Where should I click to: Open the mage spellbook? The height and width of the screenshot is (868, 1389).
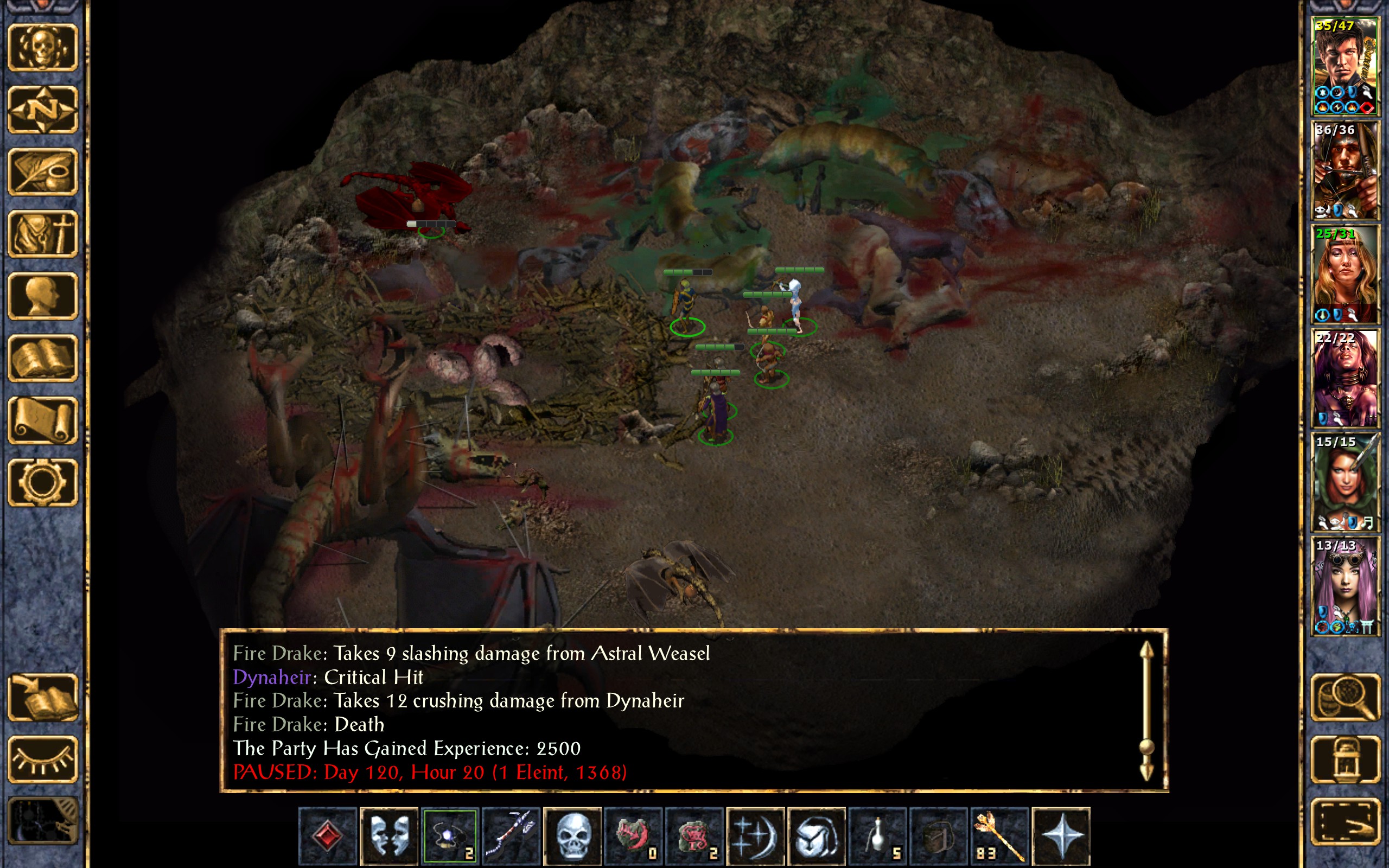click(43, 358)
